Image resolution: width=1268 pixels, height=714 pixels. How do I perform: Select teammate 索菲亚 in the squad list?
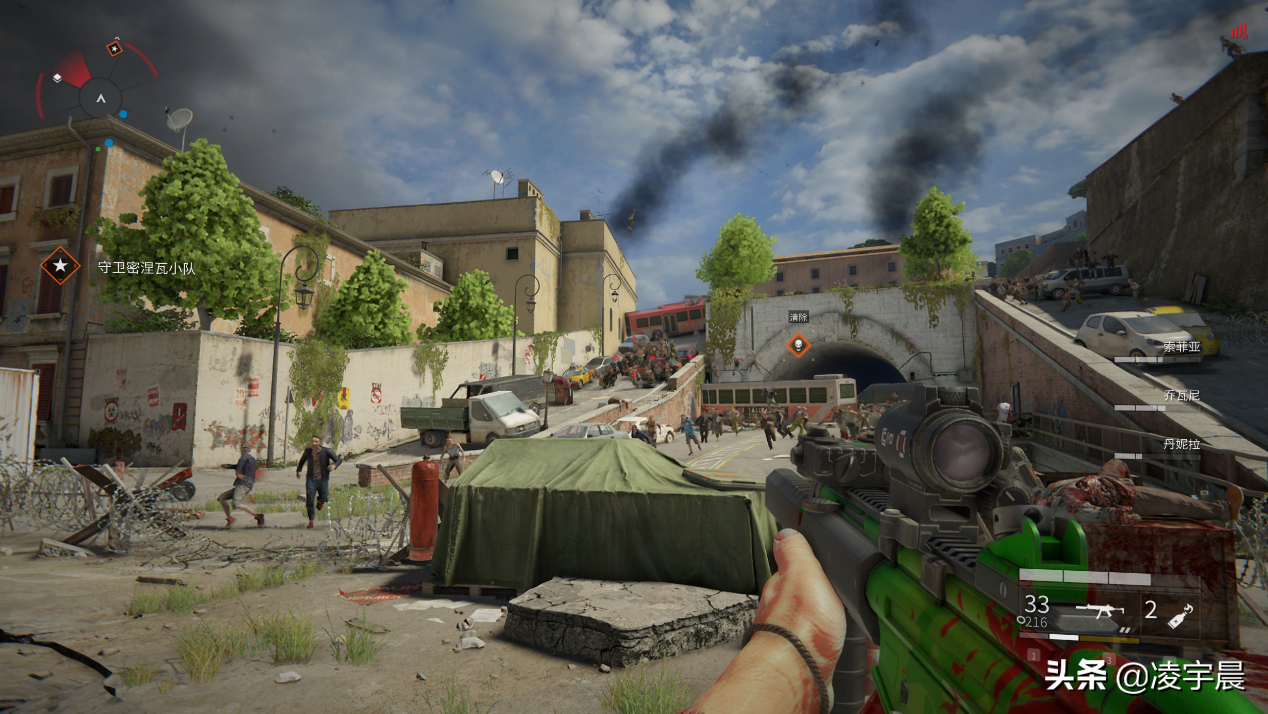pyautogui.click(x=1181, y=347)
